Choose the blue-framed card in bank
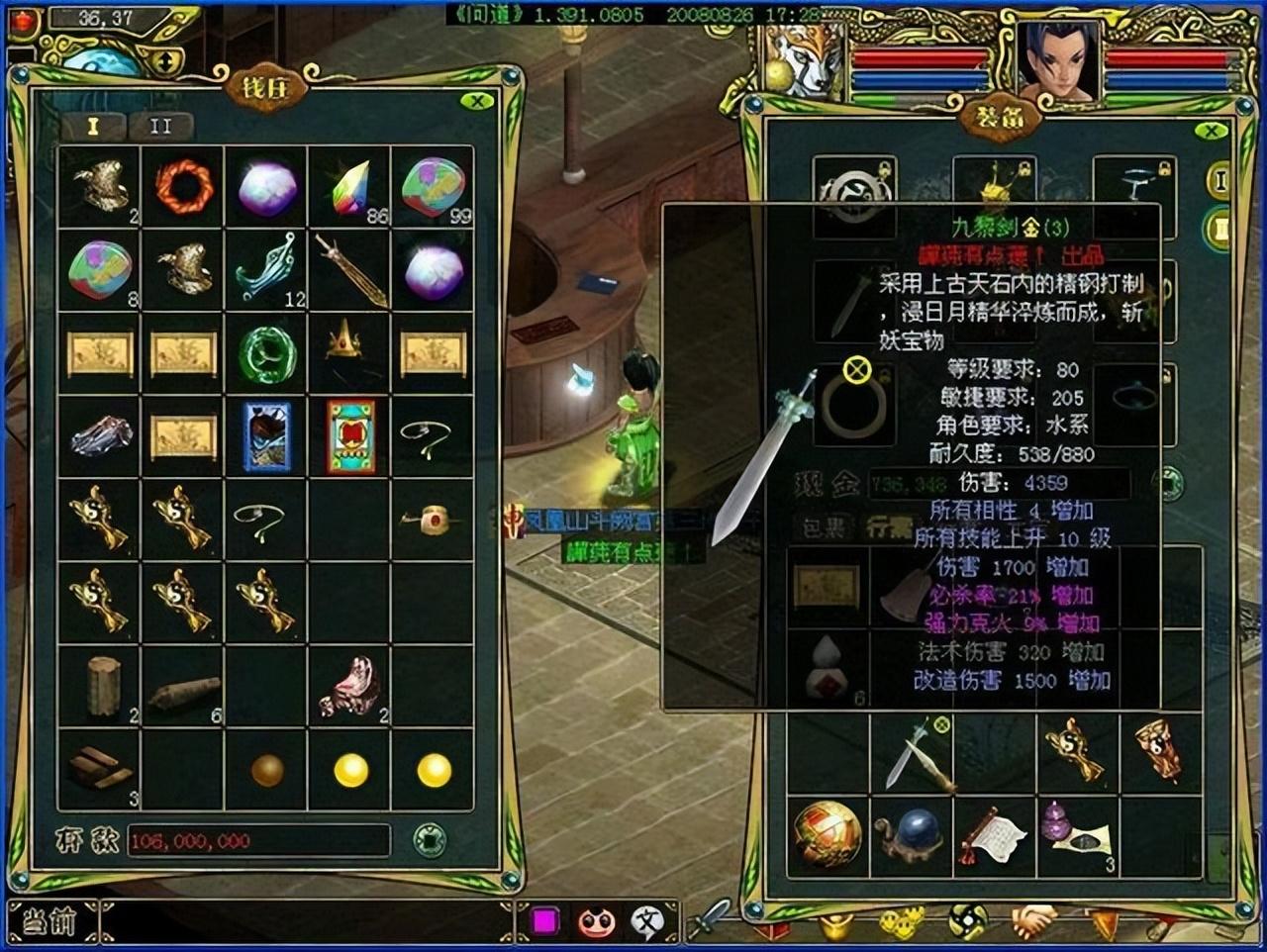The height and width of the screenshot is (952, 1267). [x=266, y=436]
